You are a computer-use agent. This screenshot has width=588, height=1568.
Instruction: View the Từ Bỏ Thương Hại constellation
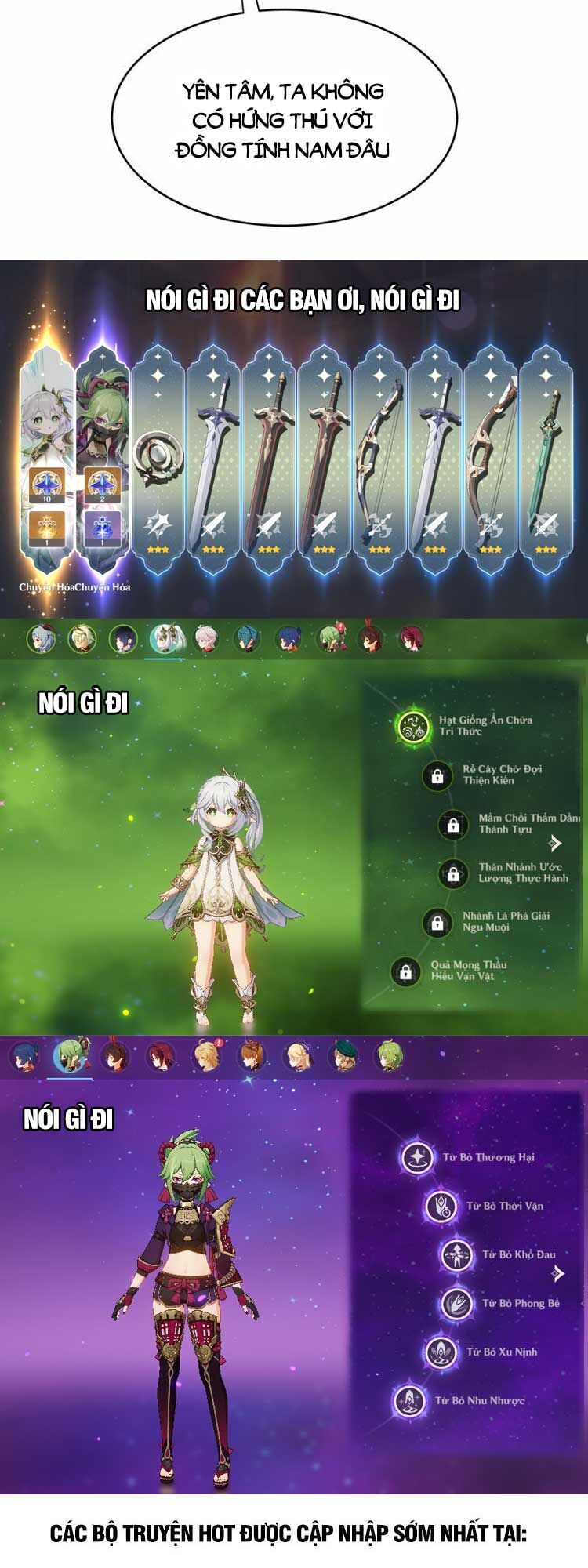417,1157
